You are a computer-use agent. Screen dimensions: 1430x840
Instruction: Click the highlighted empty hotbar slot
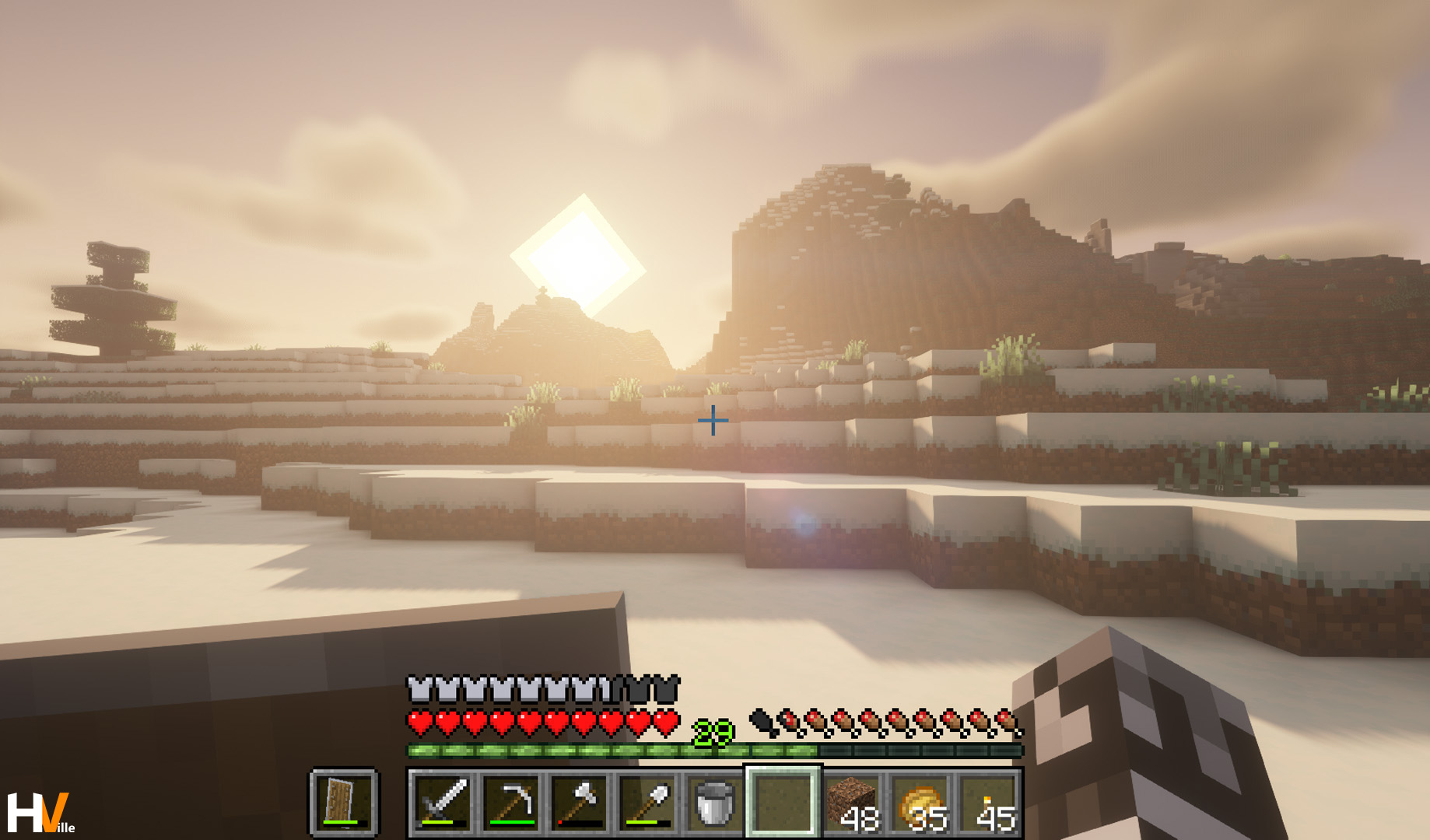[x=782, y=803]
